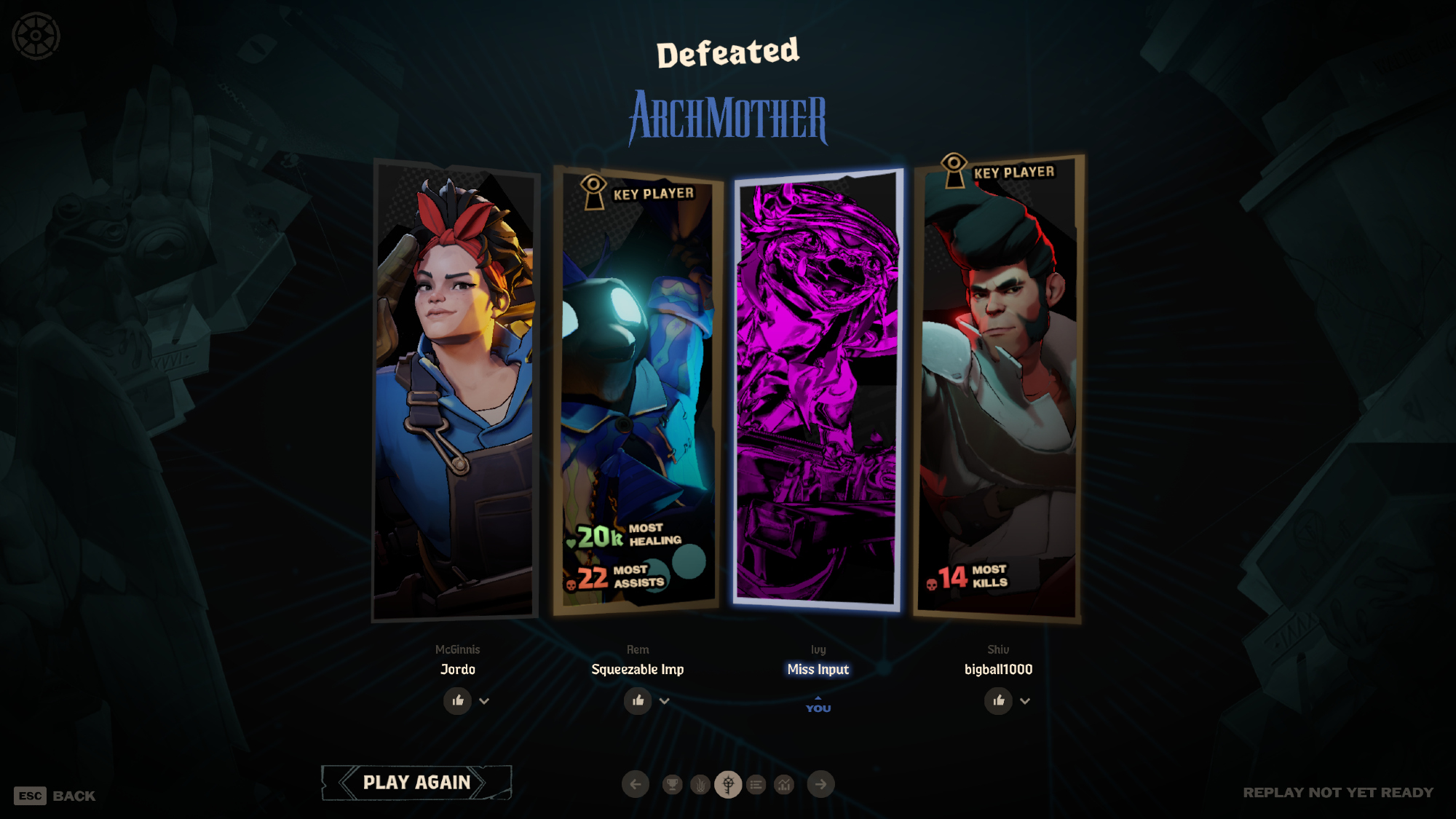Select Squeezable Imp's Rem key player card
1456x819 pixels.
click(637, 393)
